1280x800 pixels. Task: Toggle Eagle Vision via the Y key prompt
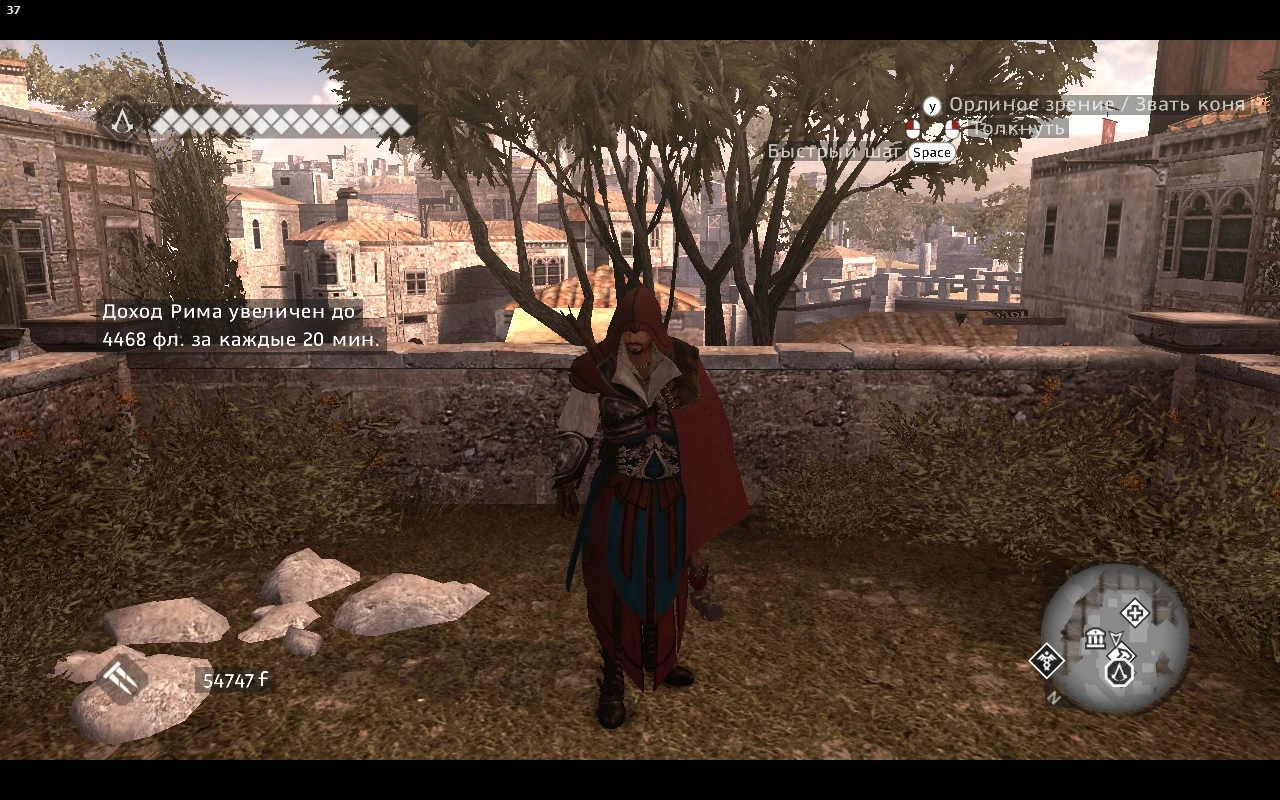coord(933,104)
